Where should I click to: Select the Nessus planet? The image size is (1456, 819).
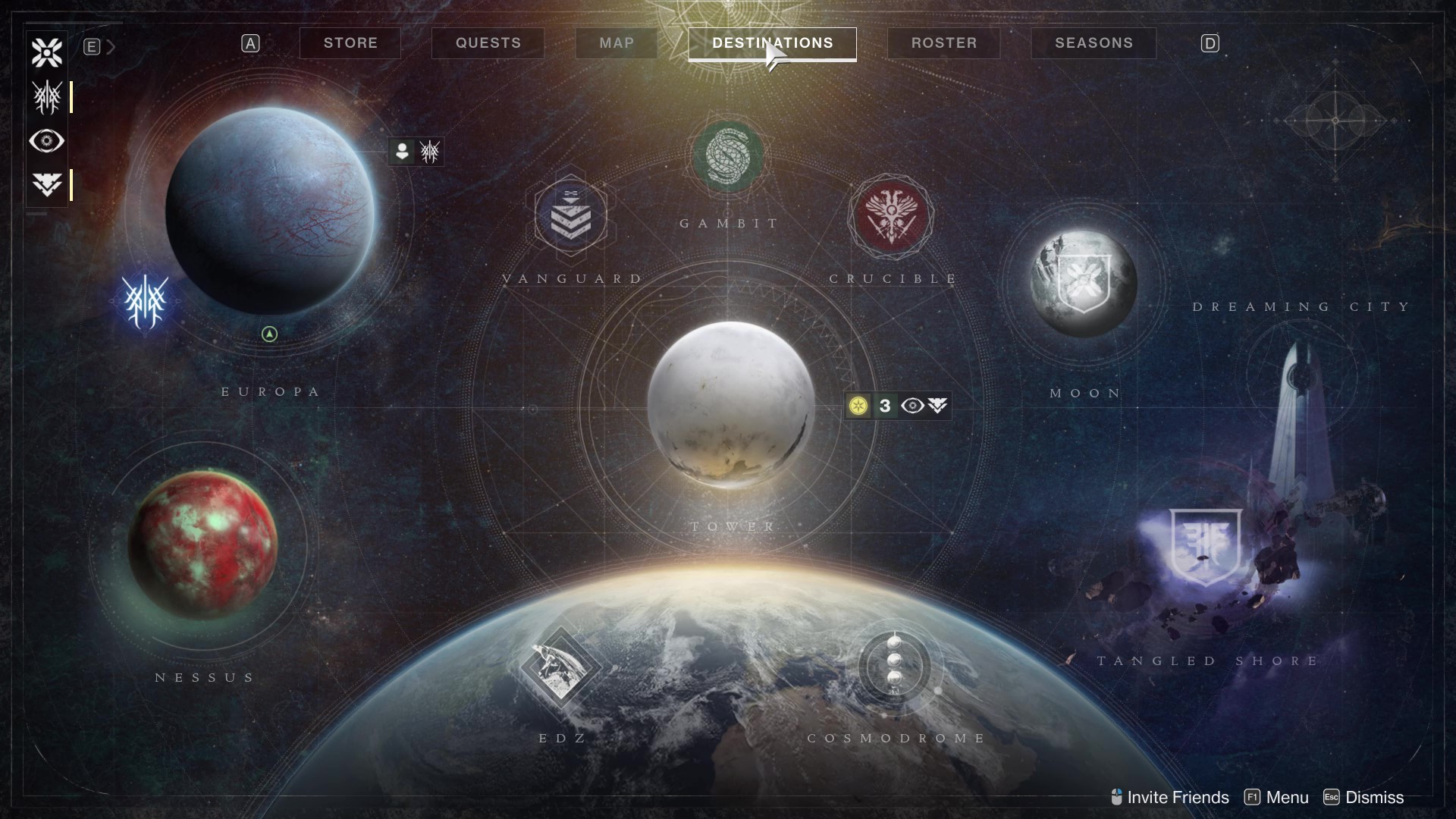(x=203, y=543)
